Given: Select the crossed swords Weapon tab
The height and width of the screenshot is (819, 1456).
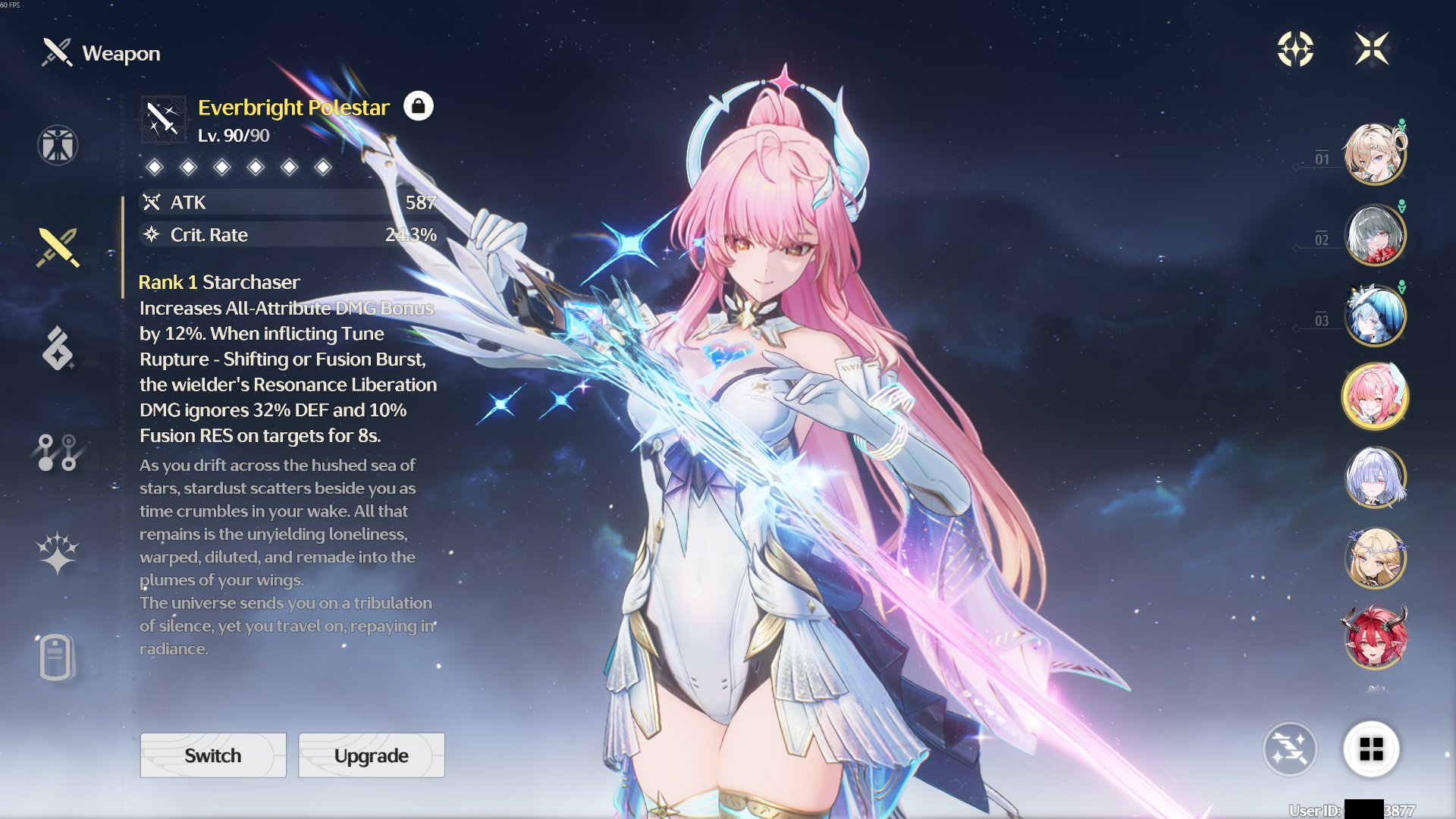Looking at the screenshot, I should click(x=58, y=248).
